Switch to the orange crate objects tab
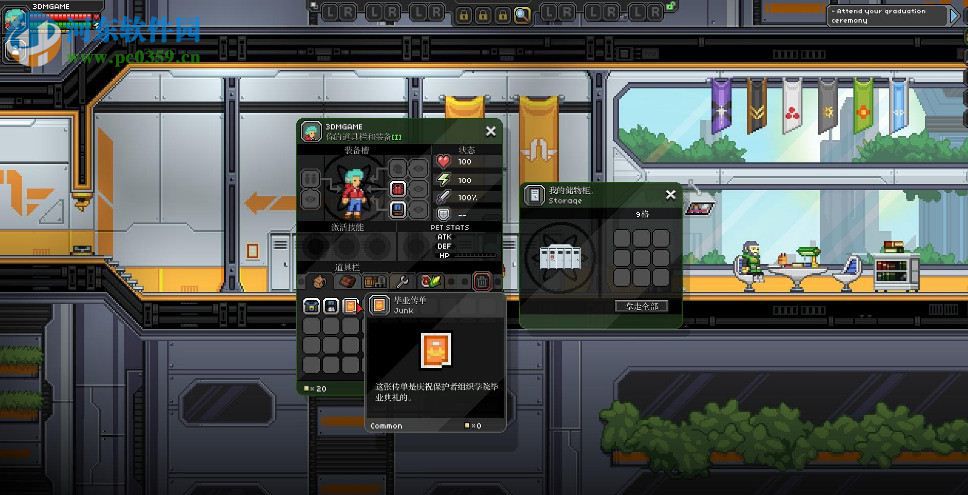Image resolution: width=968 pixels, height=495 pixels. click(374, 282)
